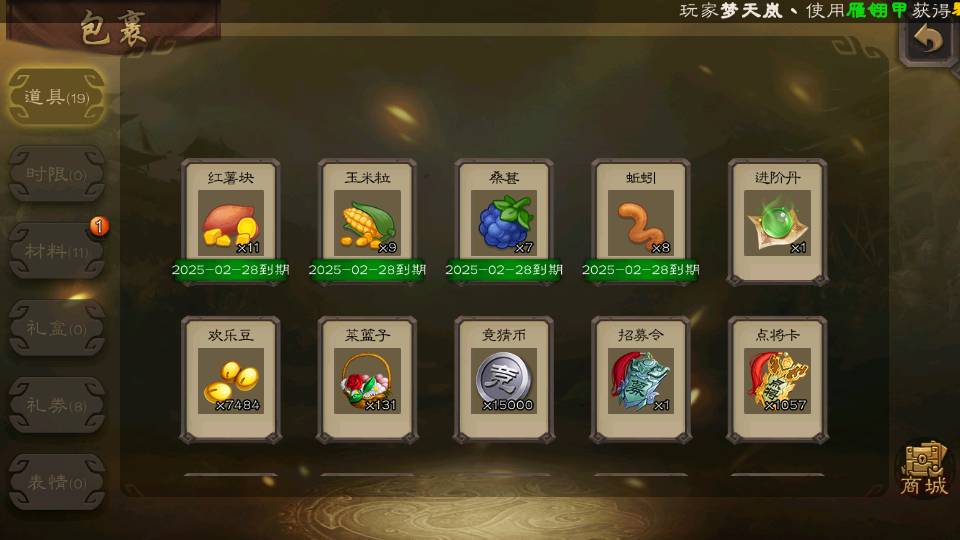This screenshot has width=960, height=540.
Task: Select the 玉米粒 corn kernel item
Action: point(367,222)
